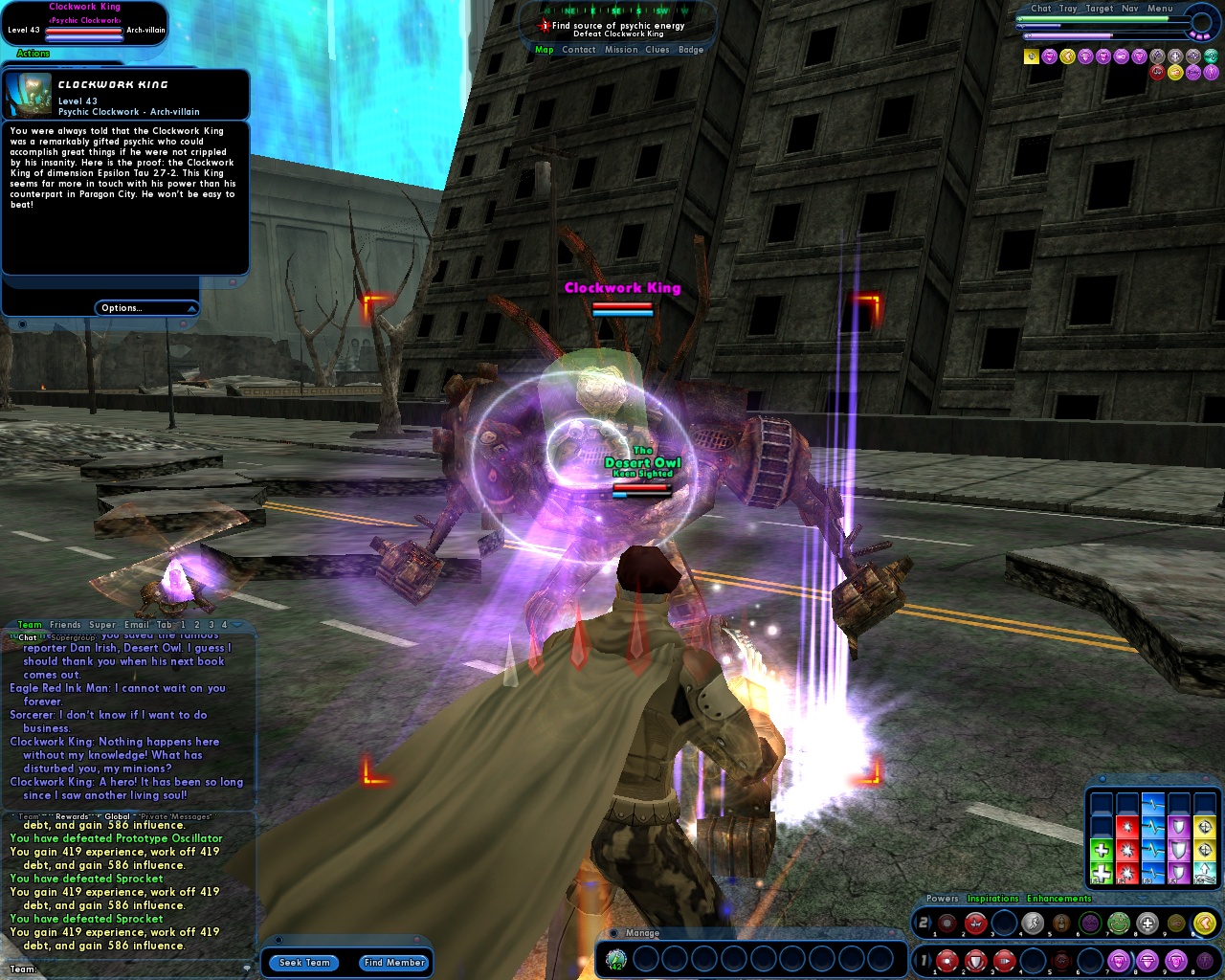Click the white cross heal inspiration in tray 2

(x=1146, y=923)
